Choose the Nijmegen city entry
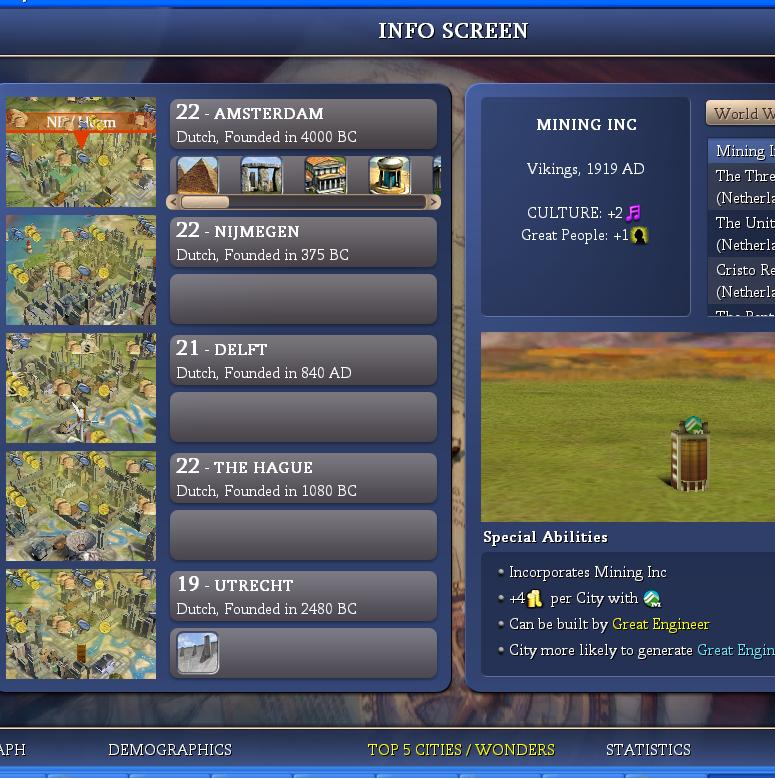 coord(303,242)
